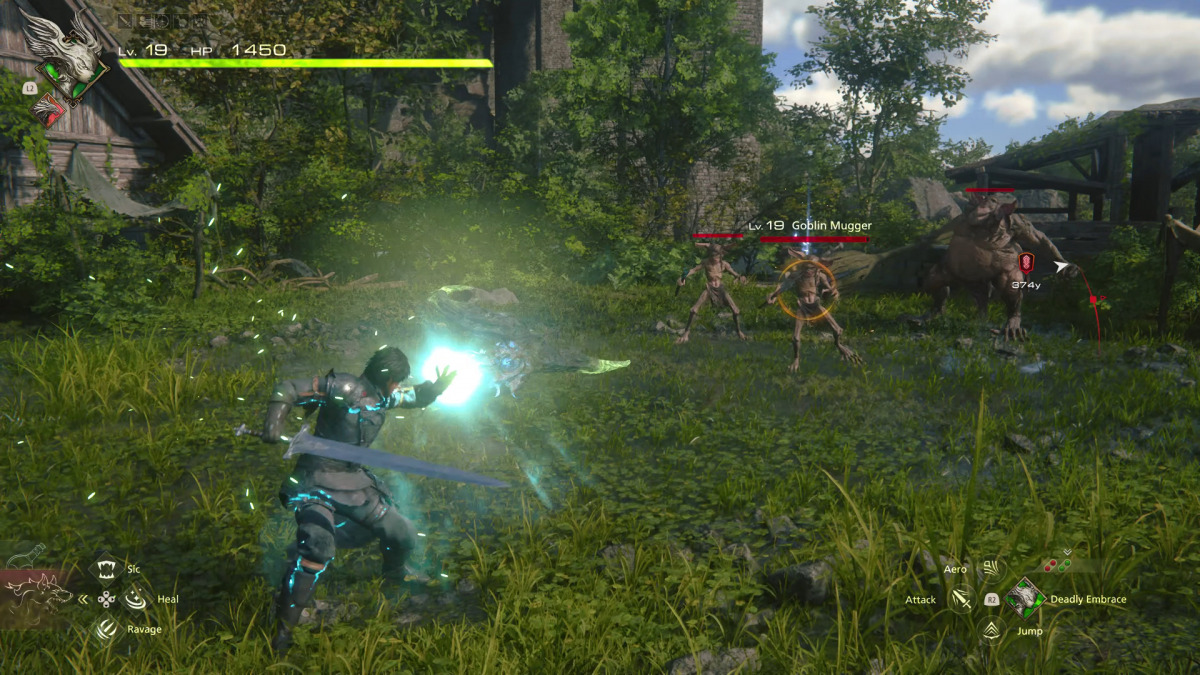Choose the potion bottle shortcut
Image resolution: width=1200 pixels, height=675 pixels.
(25, 555)
